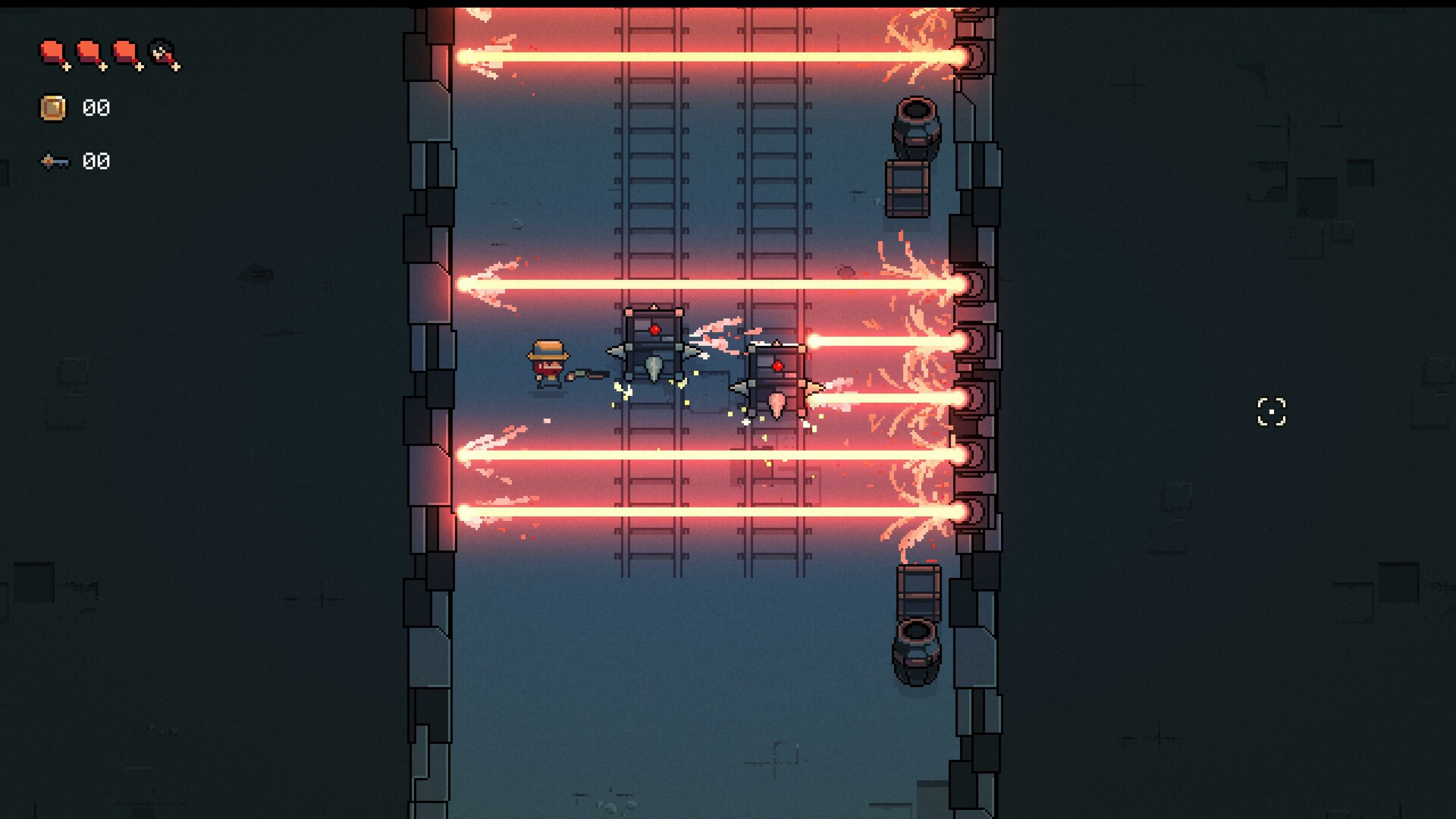Screen dimensions: 1456x819
Task: Click the red eye of the right spiked turret
Action: click(778, 364)
